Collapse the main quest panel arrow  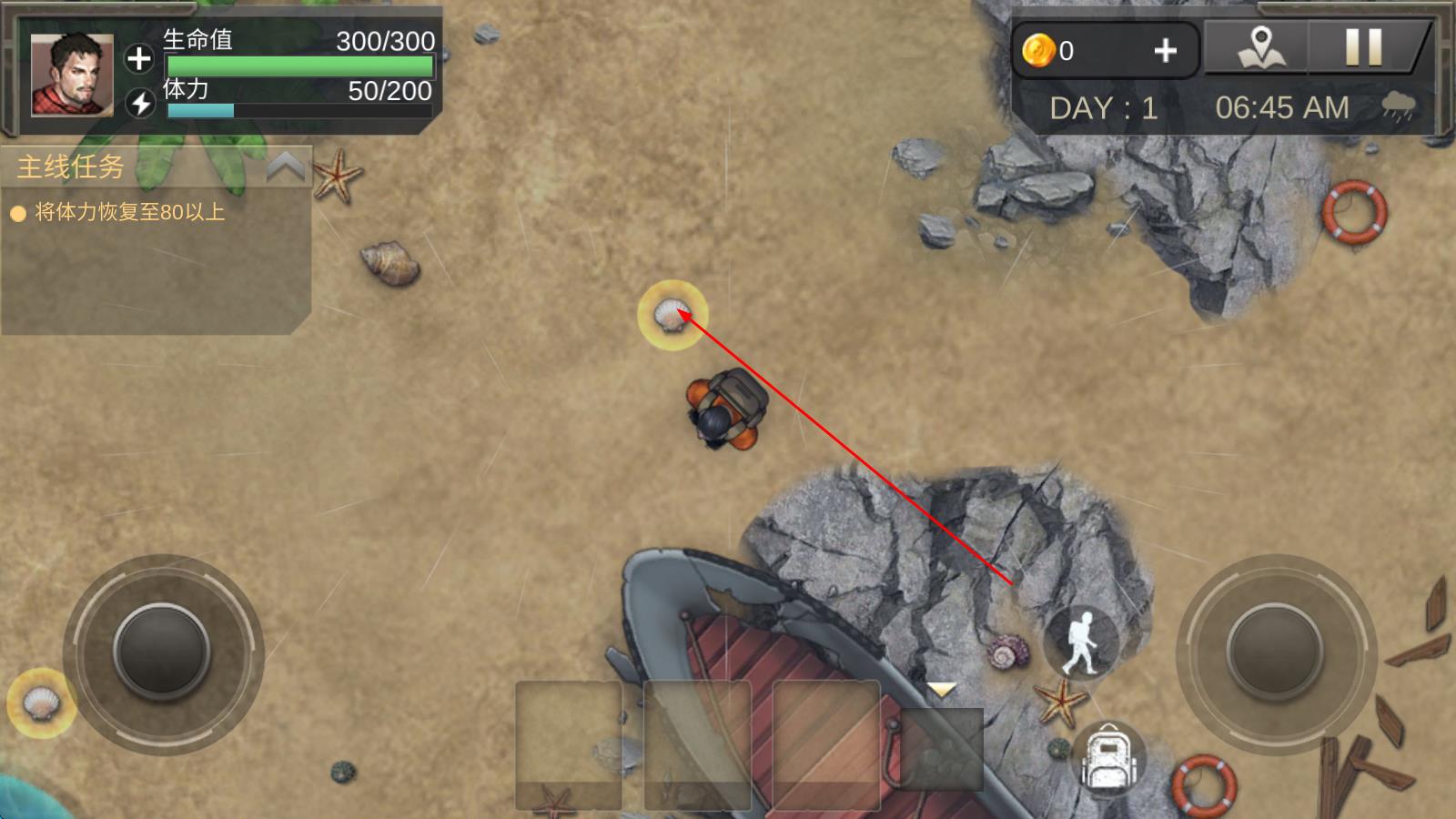click(x=286, y=167)
